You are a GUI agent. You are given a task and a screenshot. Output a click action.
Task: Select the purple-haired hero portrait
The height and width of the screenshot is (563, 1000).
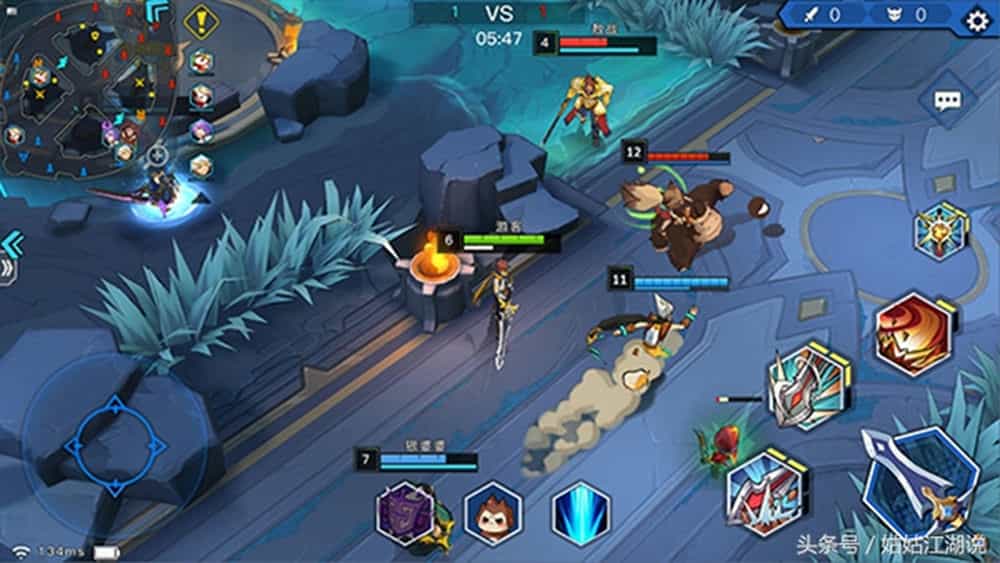click(x=202, y=131)
